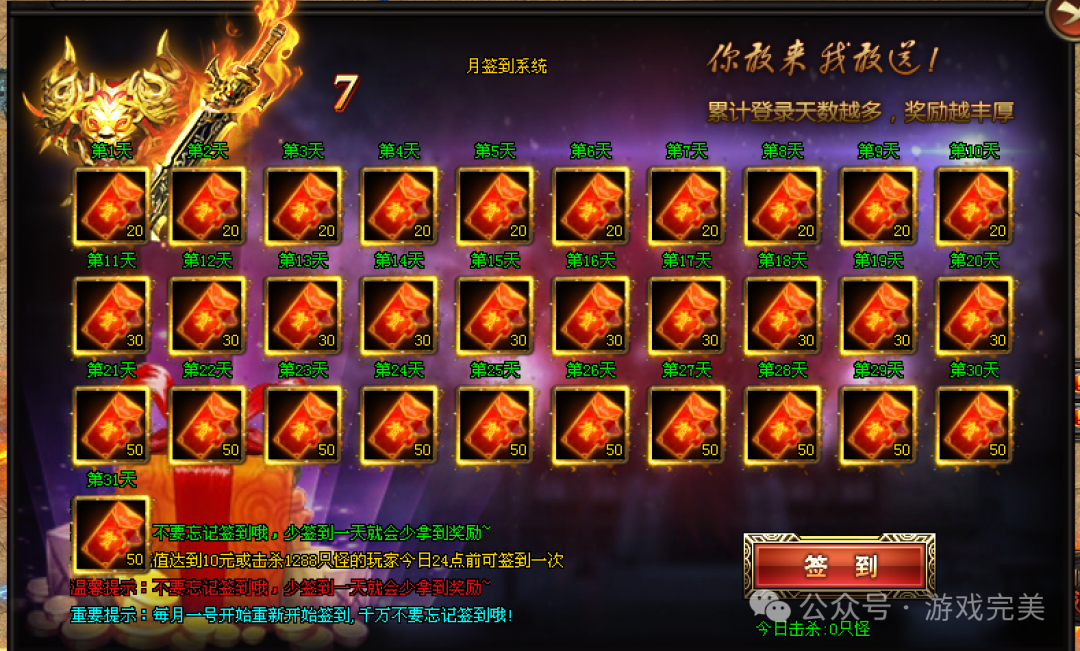Choose the 第23天 red envelope slot

303,425
